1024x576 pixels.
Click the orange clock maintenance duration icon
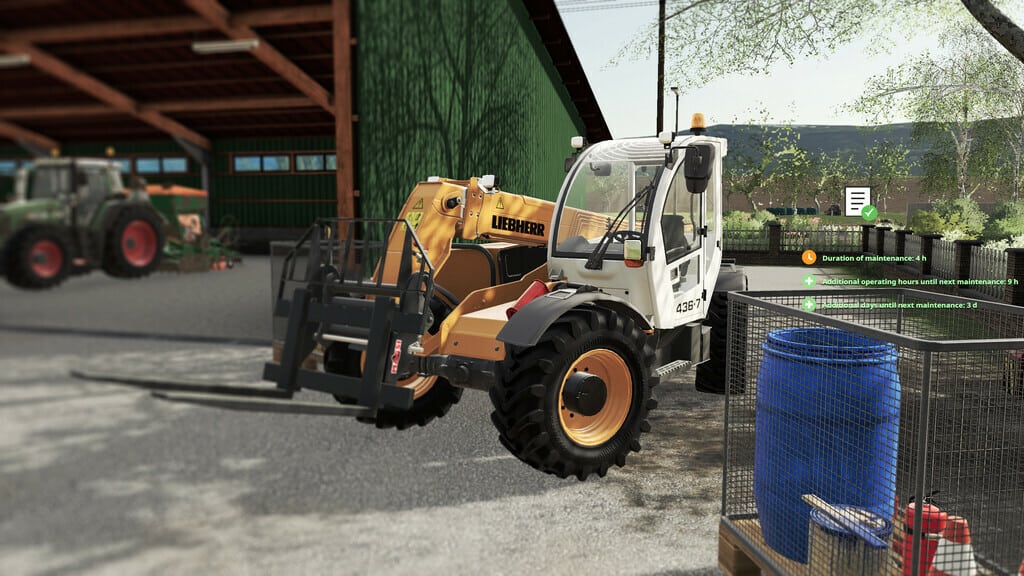(x=808, y=257)
